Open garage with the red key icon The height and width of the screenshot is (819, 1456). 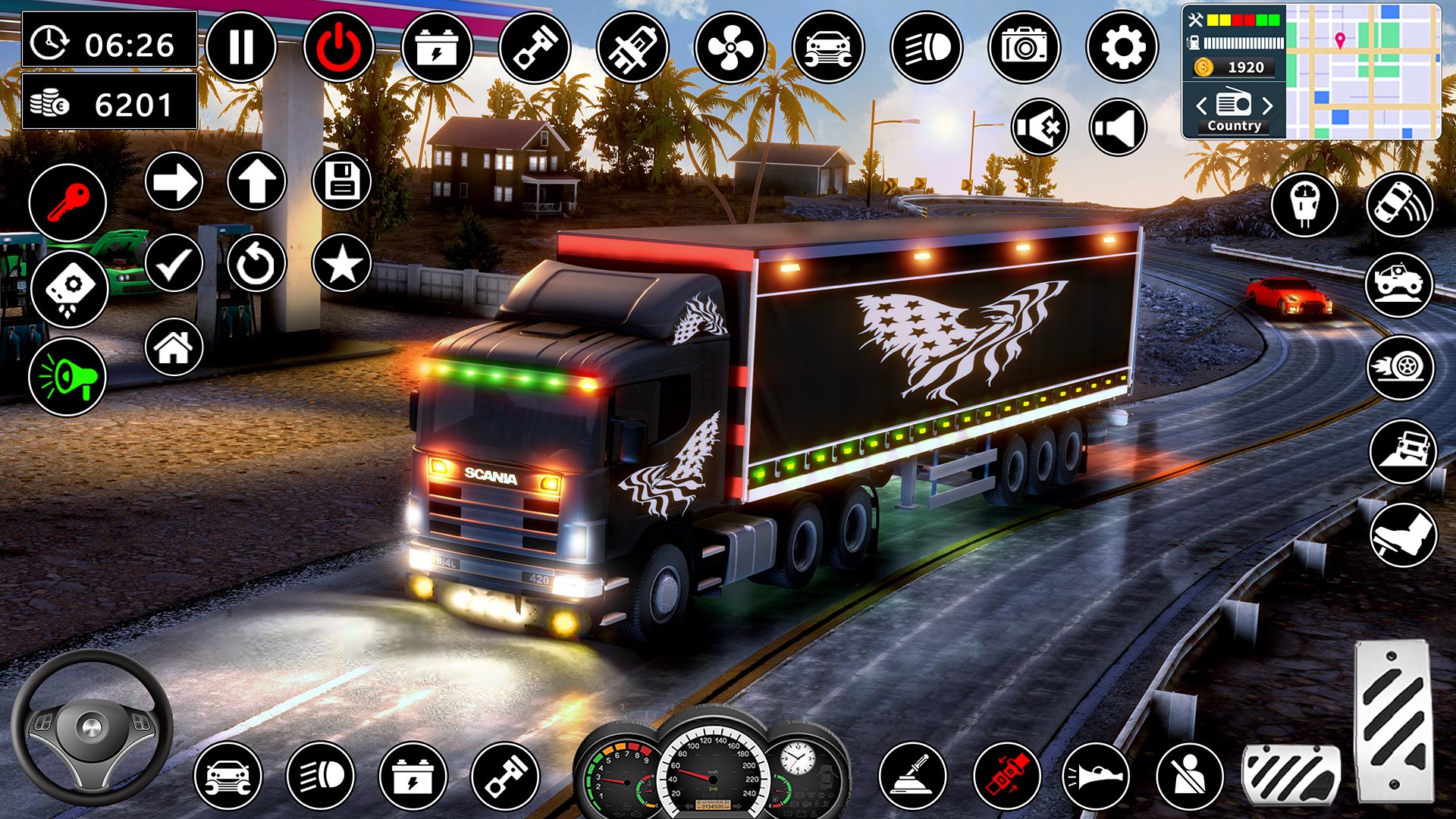point(67,202)
